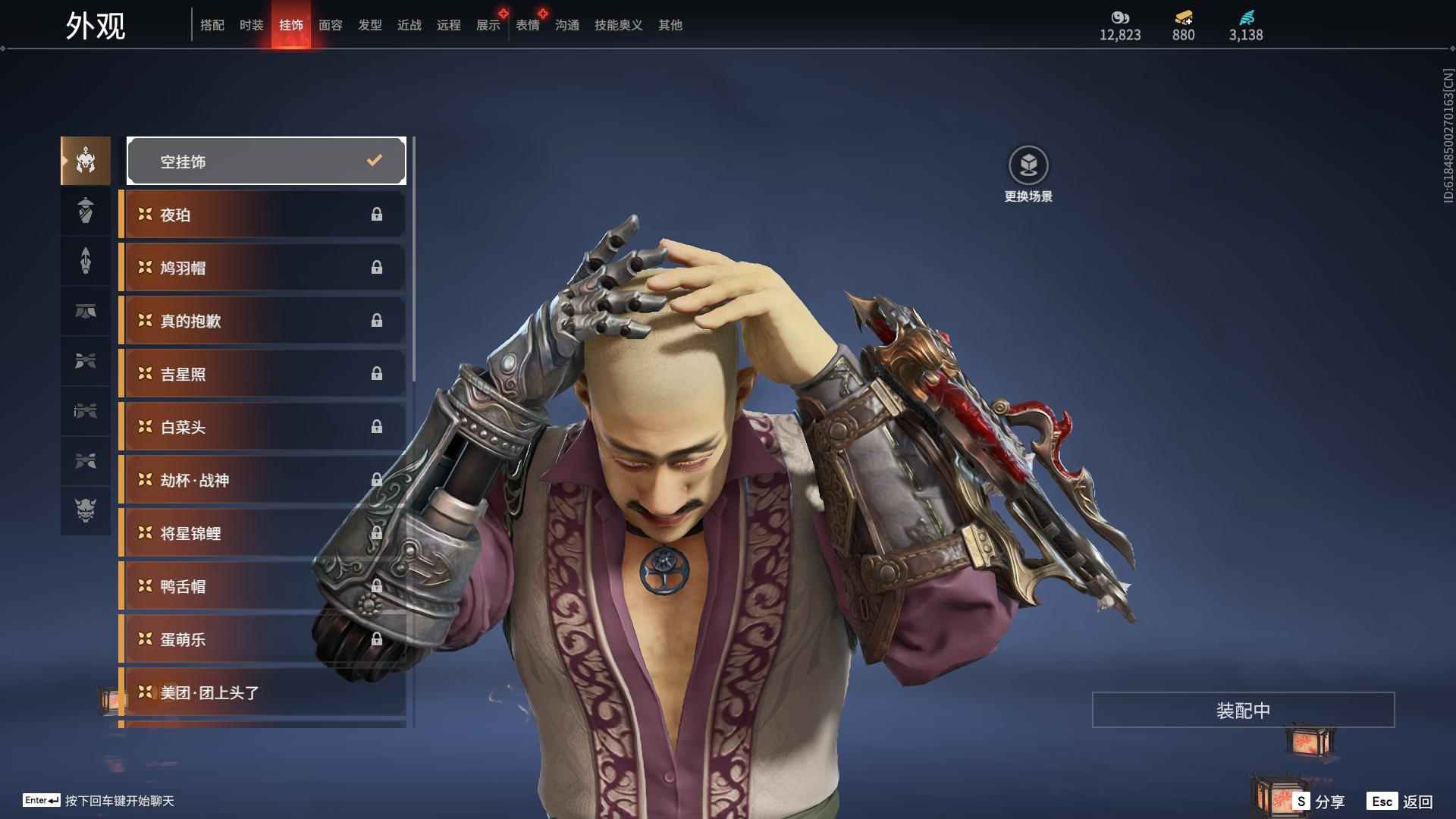1456x819 pixels.
Task: Switch to the 时装 tab
Action: (x=251, y=25)
